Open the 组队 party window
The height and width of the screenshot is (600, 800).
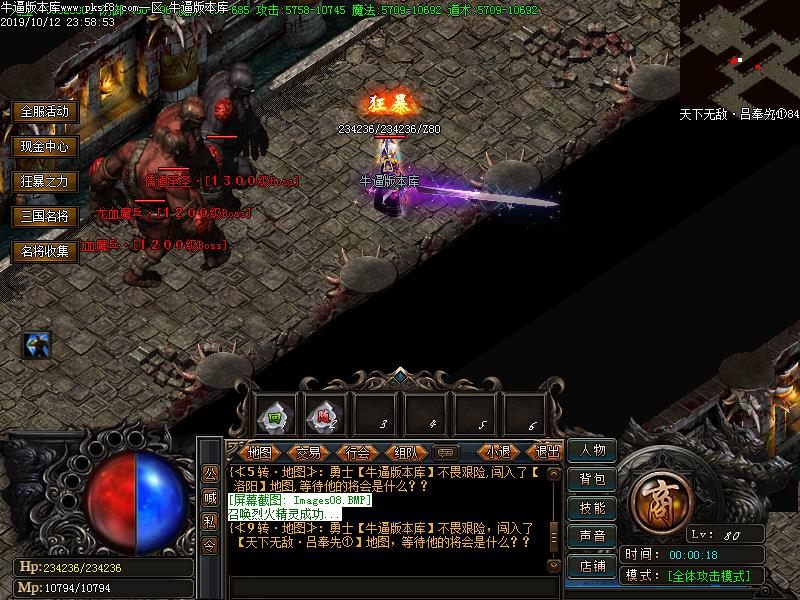(405, 452)
